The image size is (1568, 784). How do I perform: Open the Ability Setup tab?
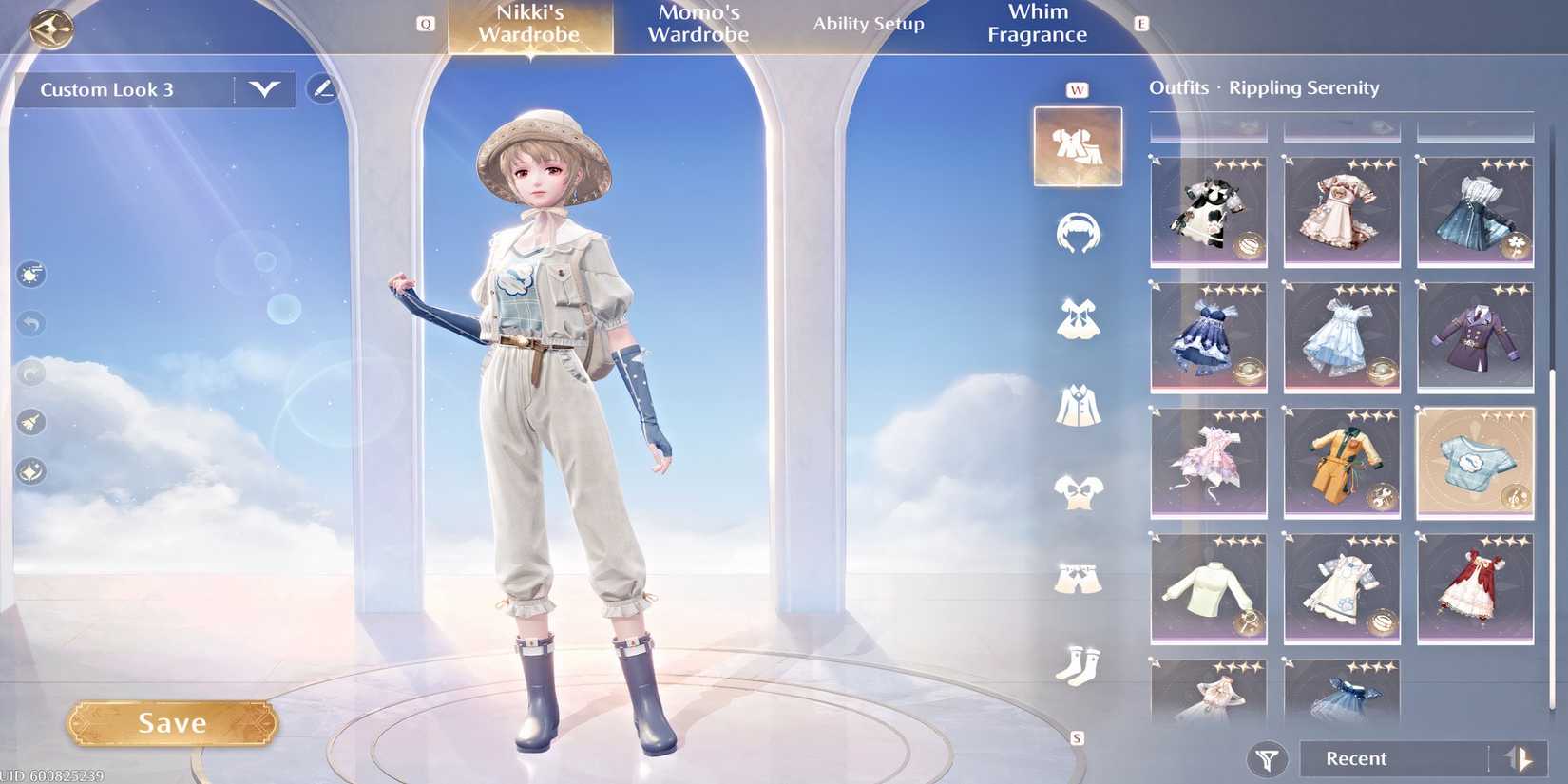pyautogui.click(x=868, y=24)
